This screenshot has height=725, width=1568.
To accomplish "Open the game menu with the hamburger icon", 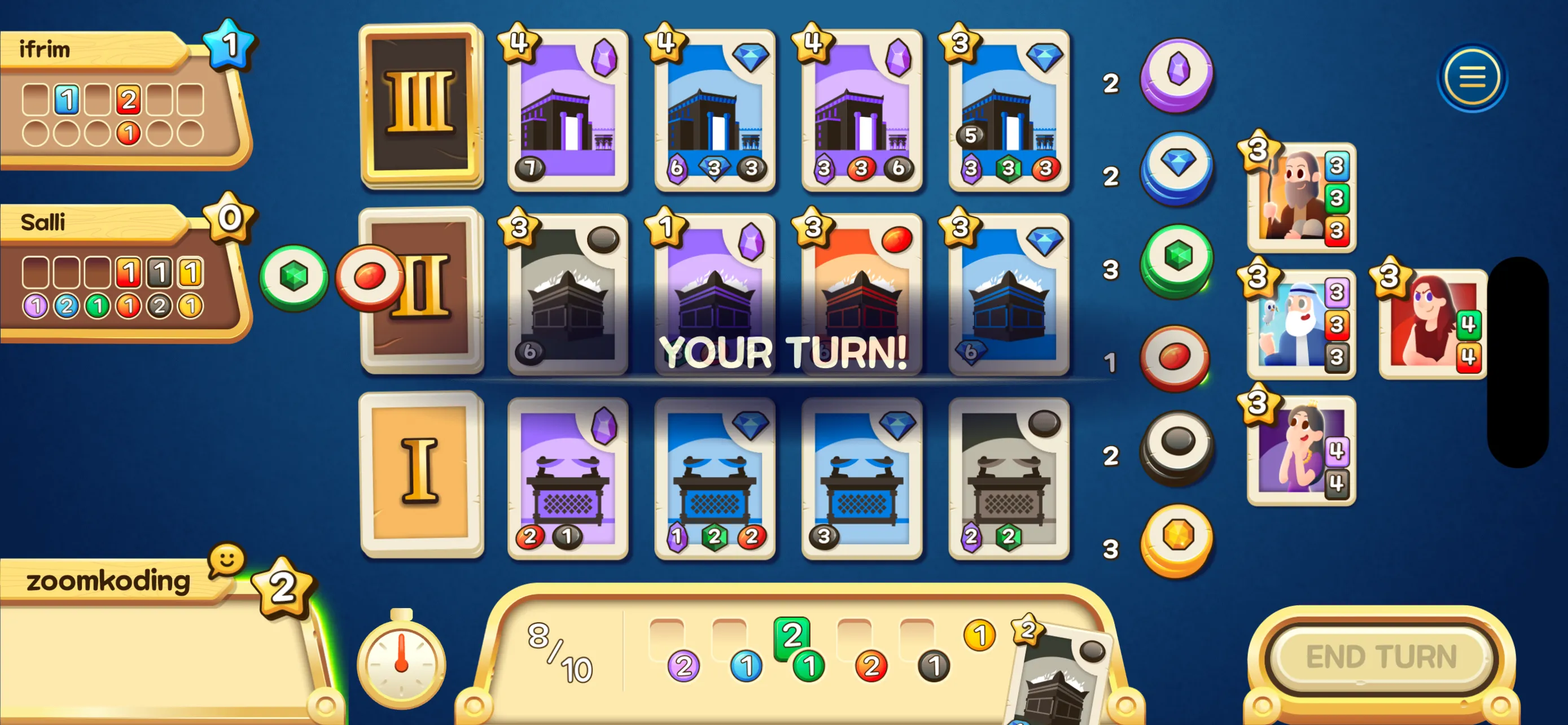I will pos(1473,78).
